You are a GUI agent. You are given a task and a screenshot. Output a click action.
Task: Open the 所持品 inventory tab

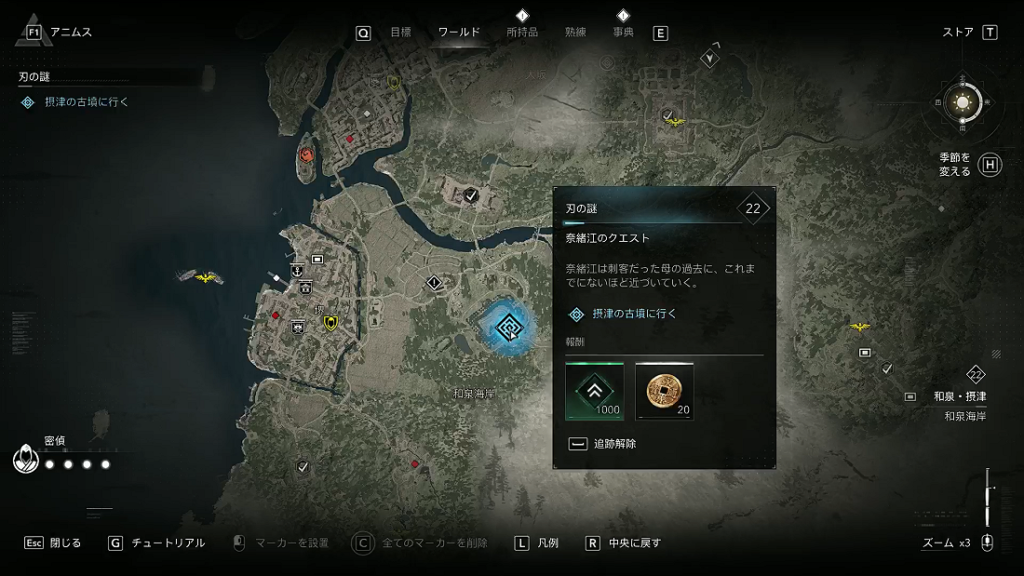tap(522, 32)
